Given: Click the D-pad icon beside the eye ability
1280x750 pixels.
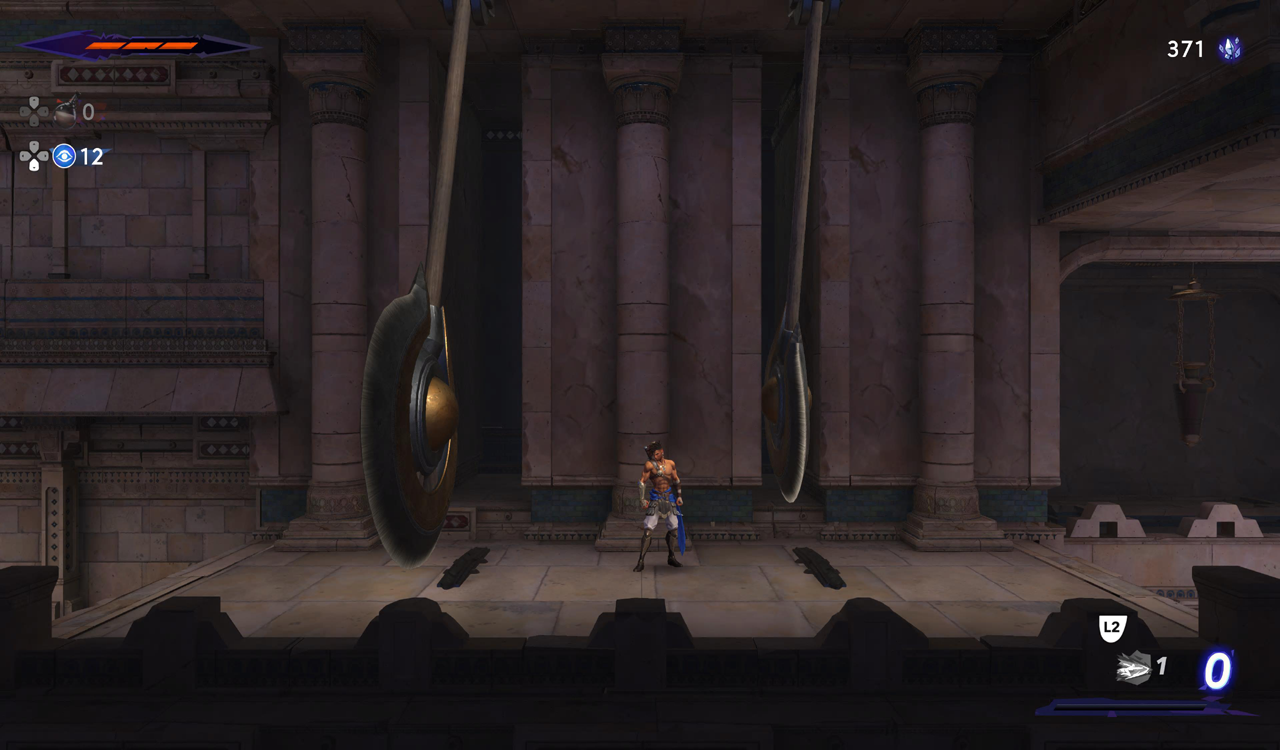Looking at the screenshot, I should coord(36,157).
